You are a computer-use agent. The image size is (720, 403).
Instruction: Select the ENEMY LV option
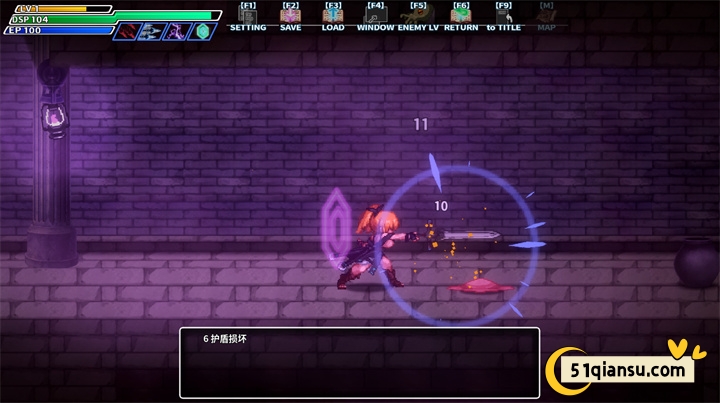[x=418, y=17]
